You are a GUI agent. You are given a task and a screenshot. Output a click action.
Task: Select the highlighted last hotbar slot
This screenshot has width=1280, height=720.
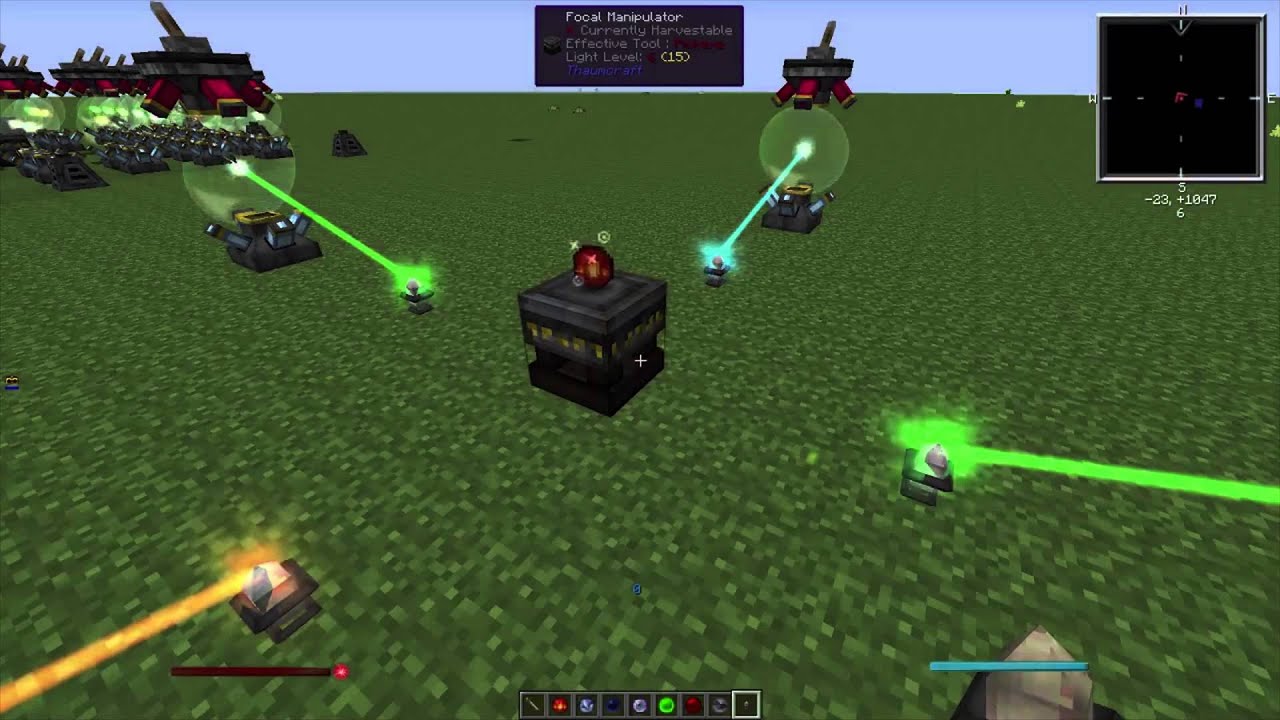pos(746,705)
